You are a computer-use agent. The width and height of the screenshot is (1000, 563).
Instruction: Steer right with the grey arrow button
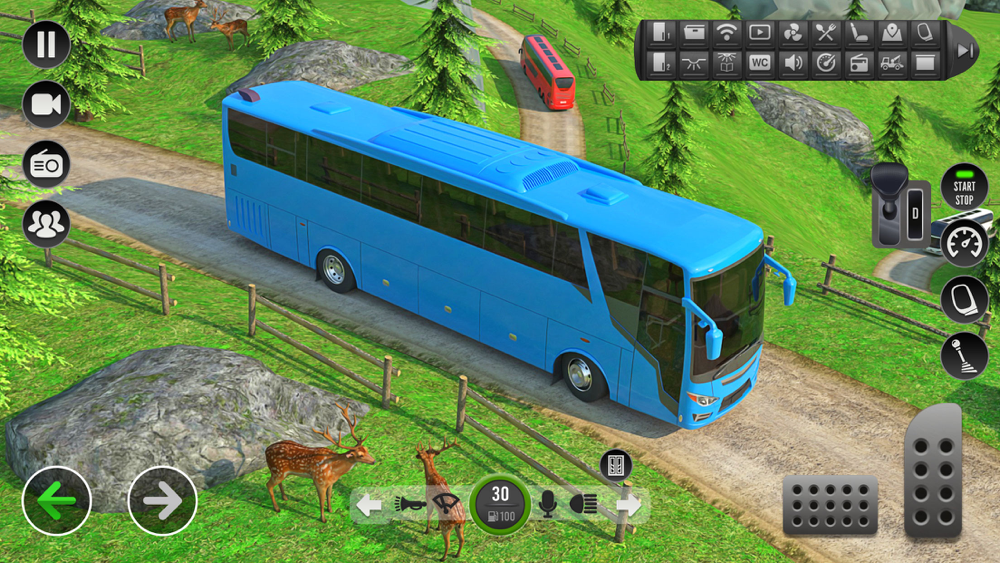(162, 500)
